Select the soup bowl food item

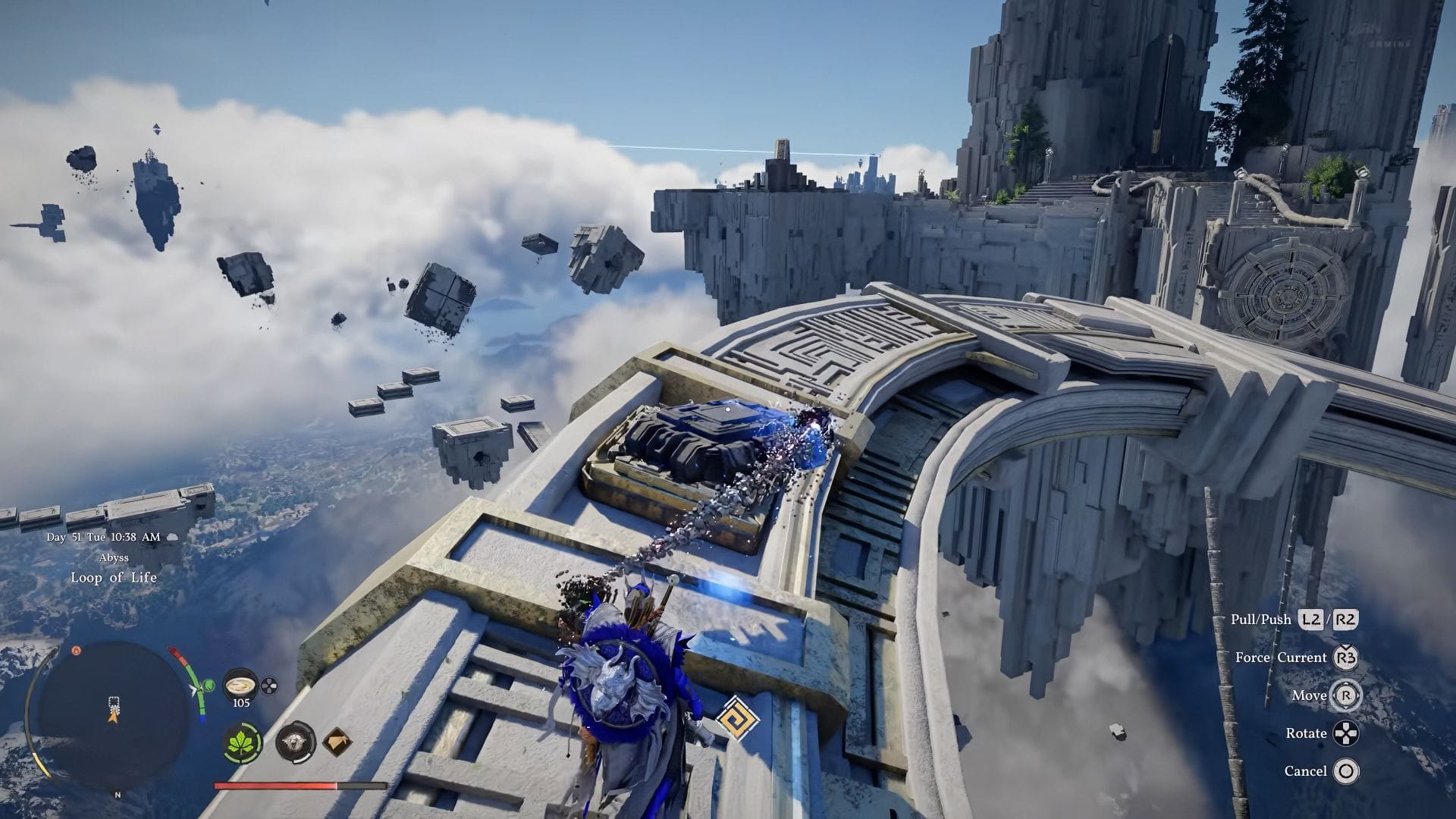pos(241,685)
